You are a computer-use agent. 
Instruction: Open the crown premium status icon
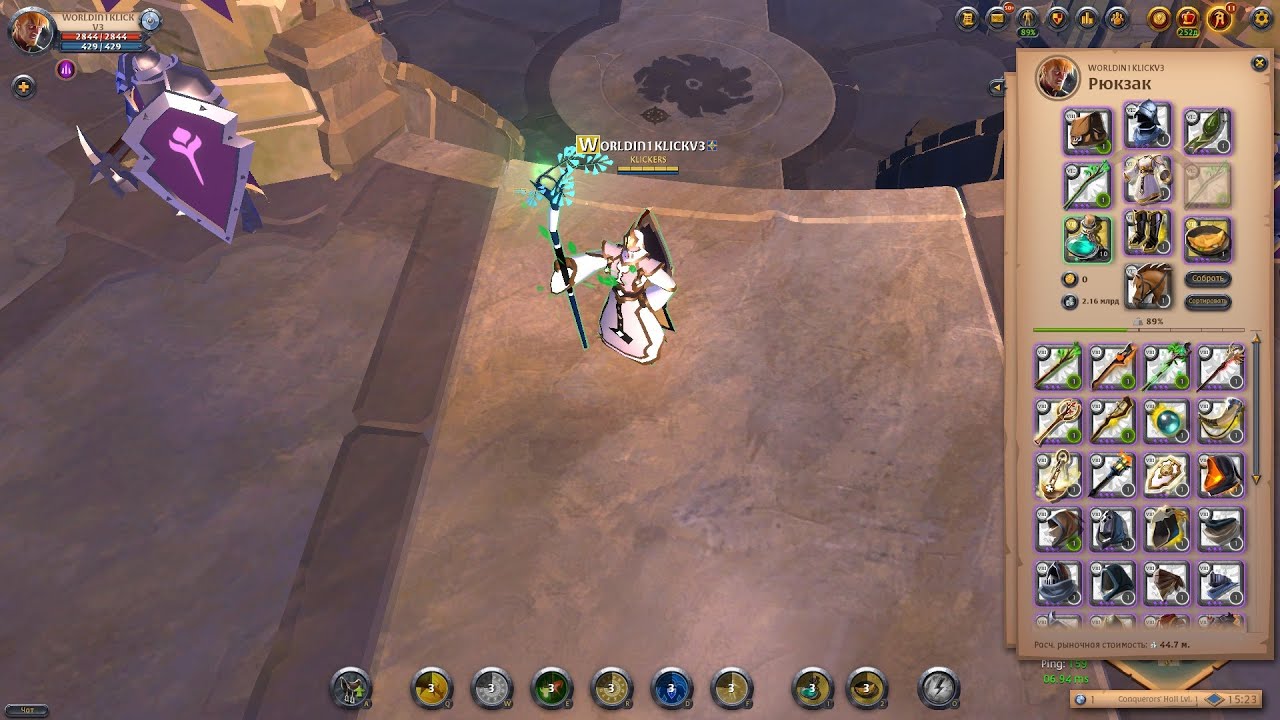pyautogui.click(x=1189, y=18)
